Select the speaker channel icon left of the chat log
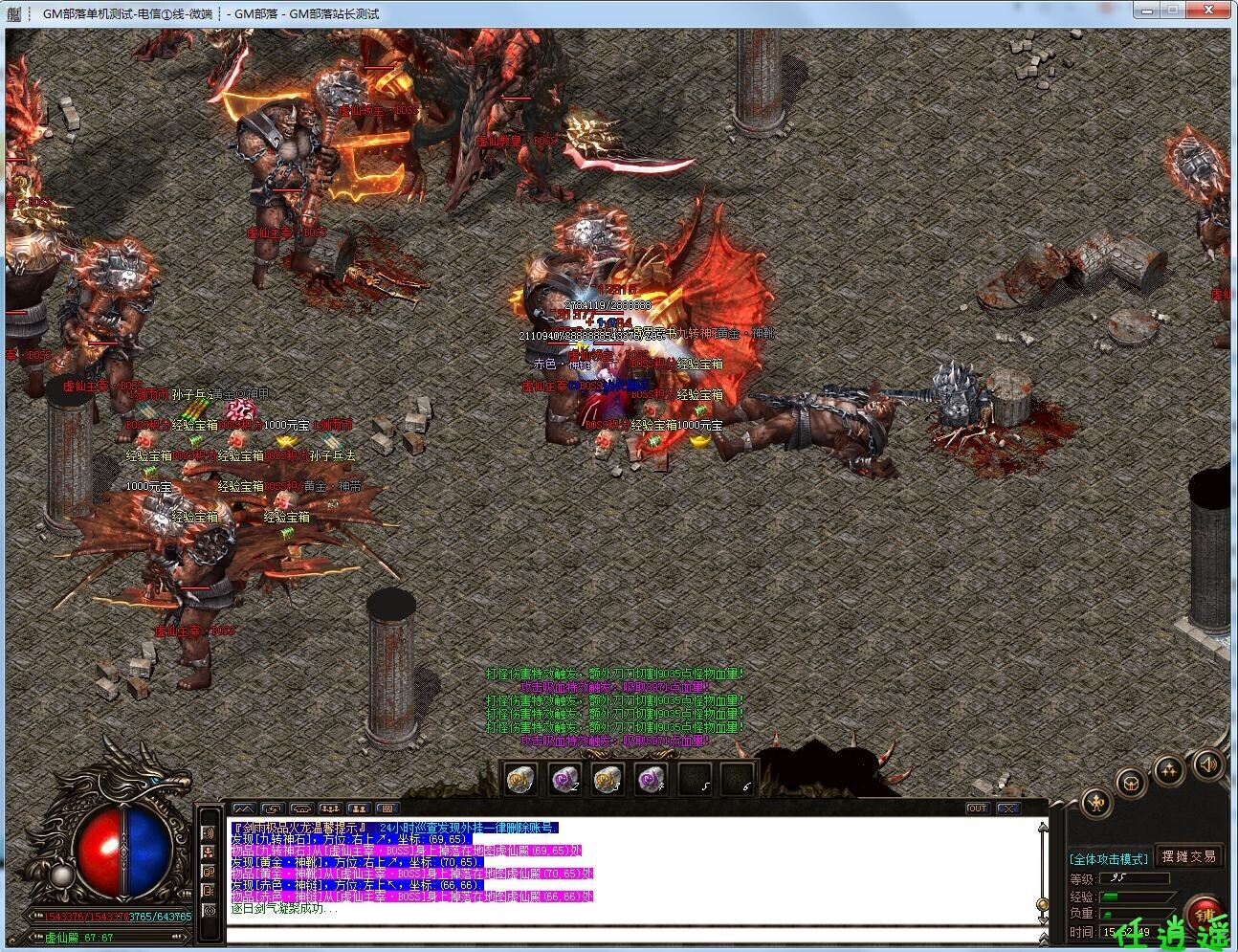Viewport: 1238px width, 952px height. coord(209,833)
